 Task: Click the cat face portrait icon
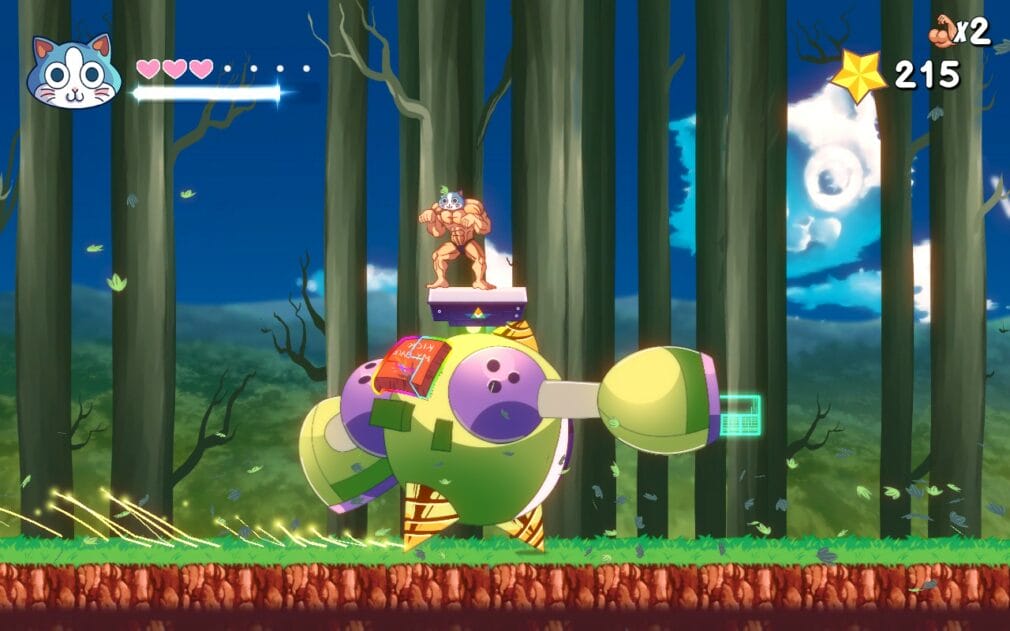point(73,72)
